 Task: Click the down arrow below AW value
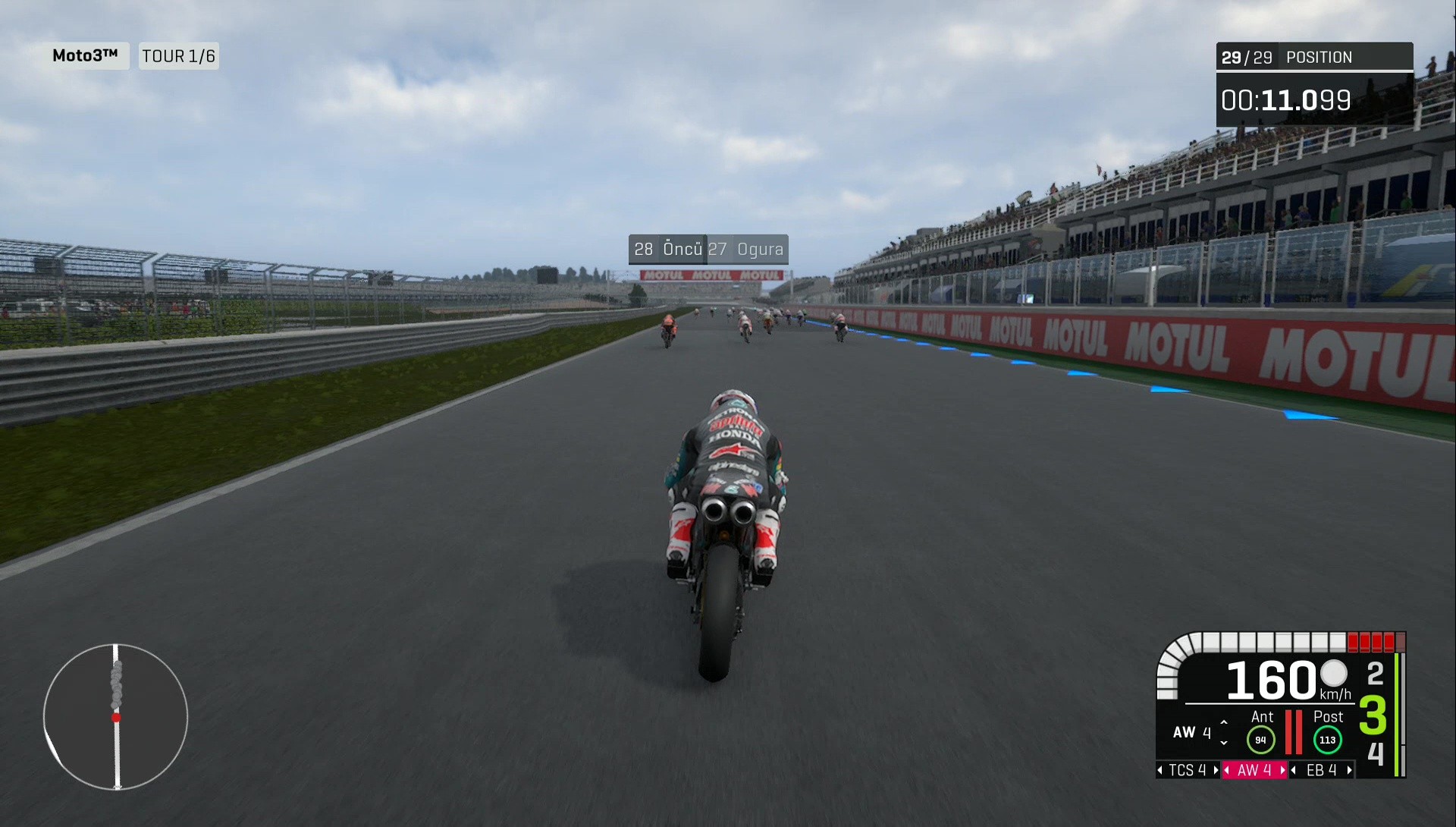1224,744
